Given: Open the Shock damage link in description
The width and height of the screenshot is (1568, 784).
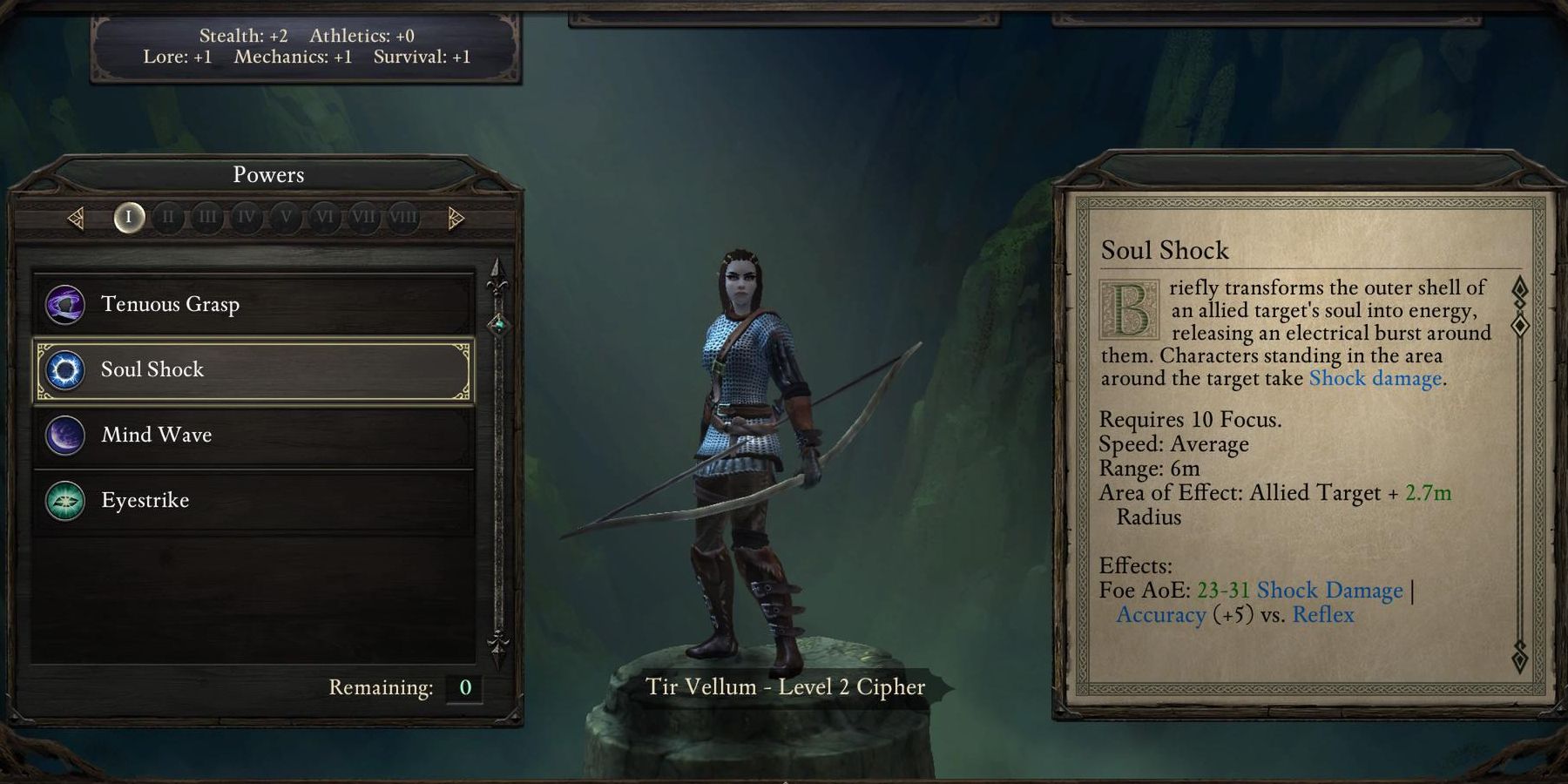Looking at the screenshot, I should point(1375,379).
